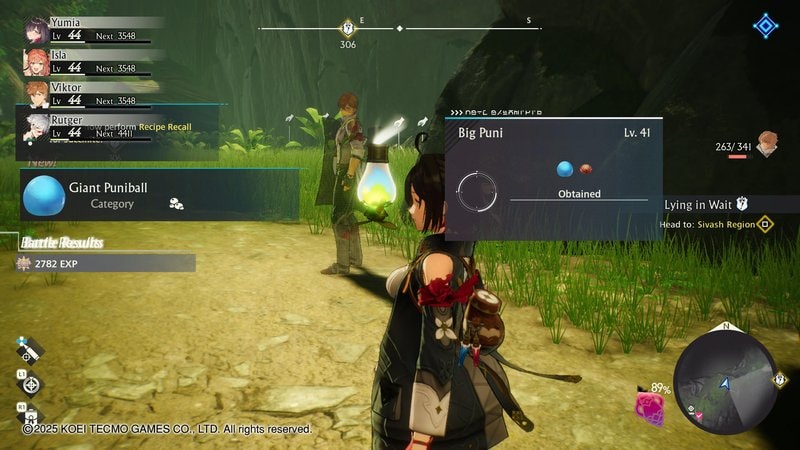Pick Rutger from the party list
800x450 pixels.
point(36,125)
